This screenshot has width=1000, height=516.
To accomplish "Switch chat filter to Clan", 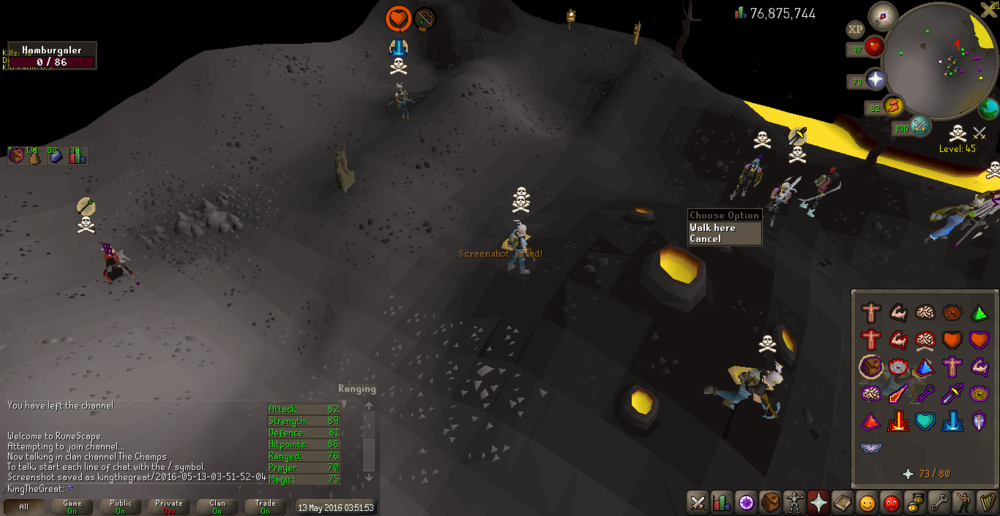I will pyautogui.click(x=217, y=507).
